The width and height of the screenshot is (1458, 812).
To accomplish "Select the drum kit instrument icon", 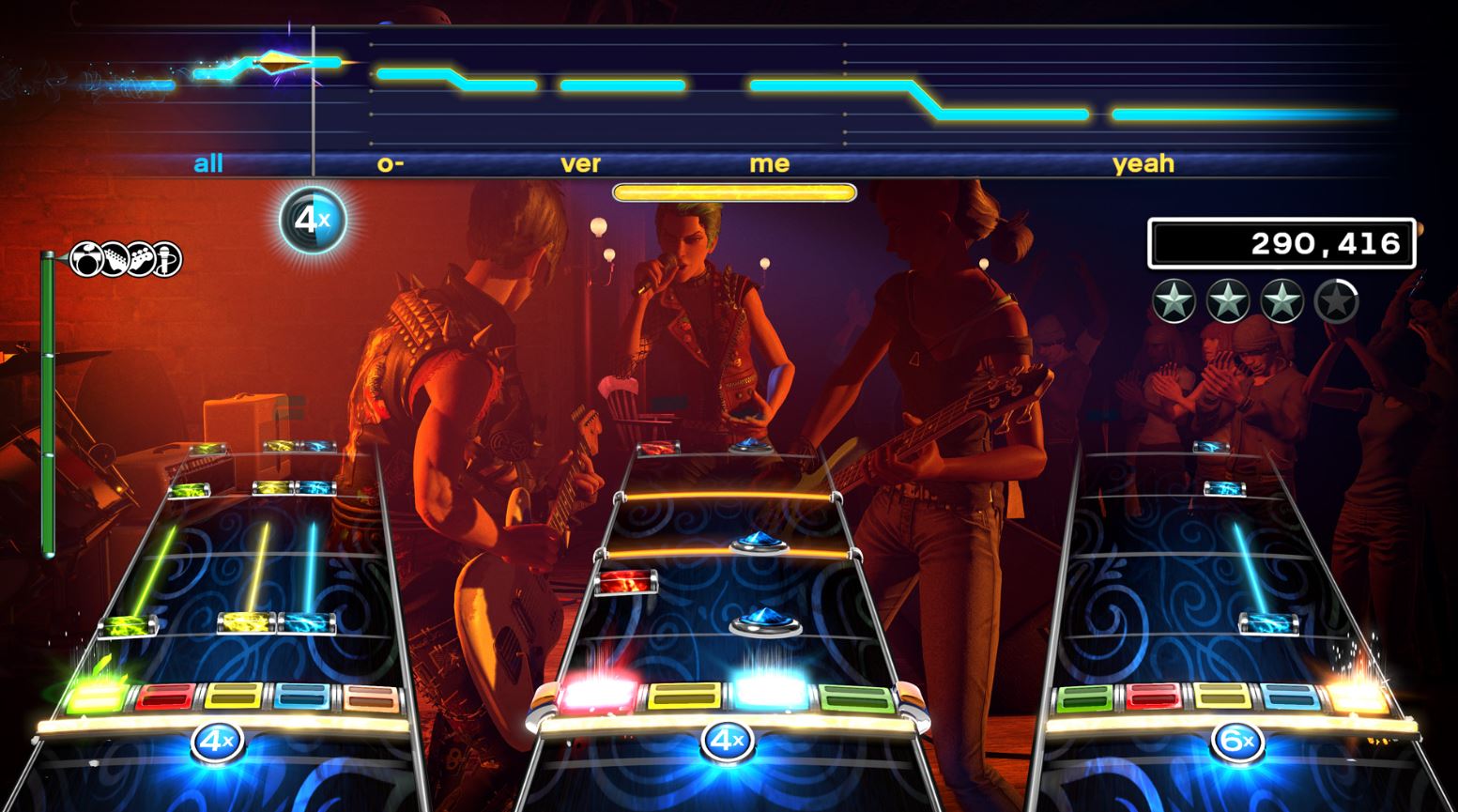I will [85, 260].
